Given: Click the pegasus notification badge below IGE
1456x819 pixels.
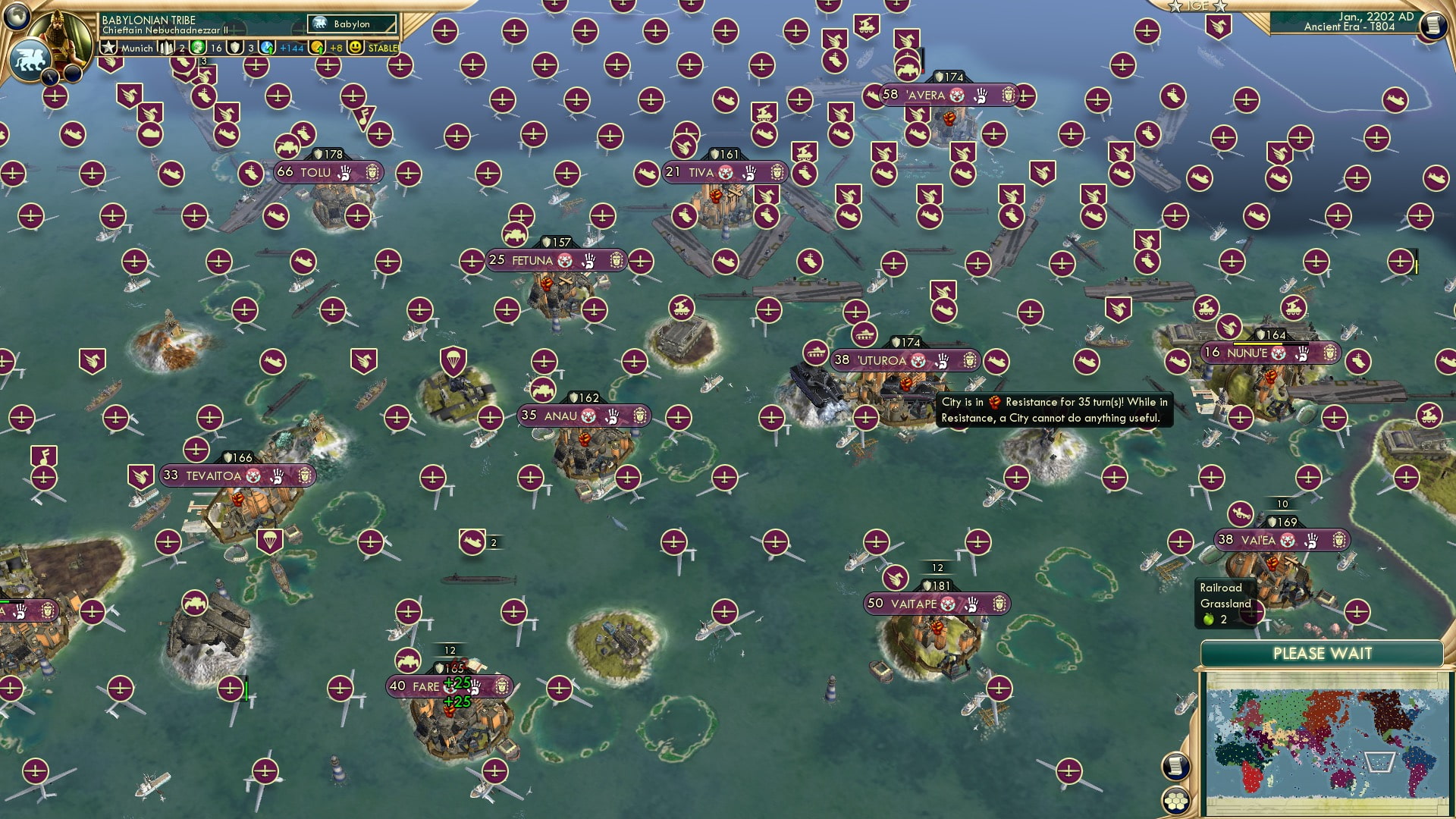Looking at the screenshot, I should (1218, 25).
